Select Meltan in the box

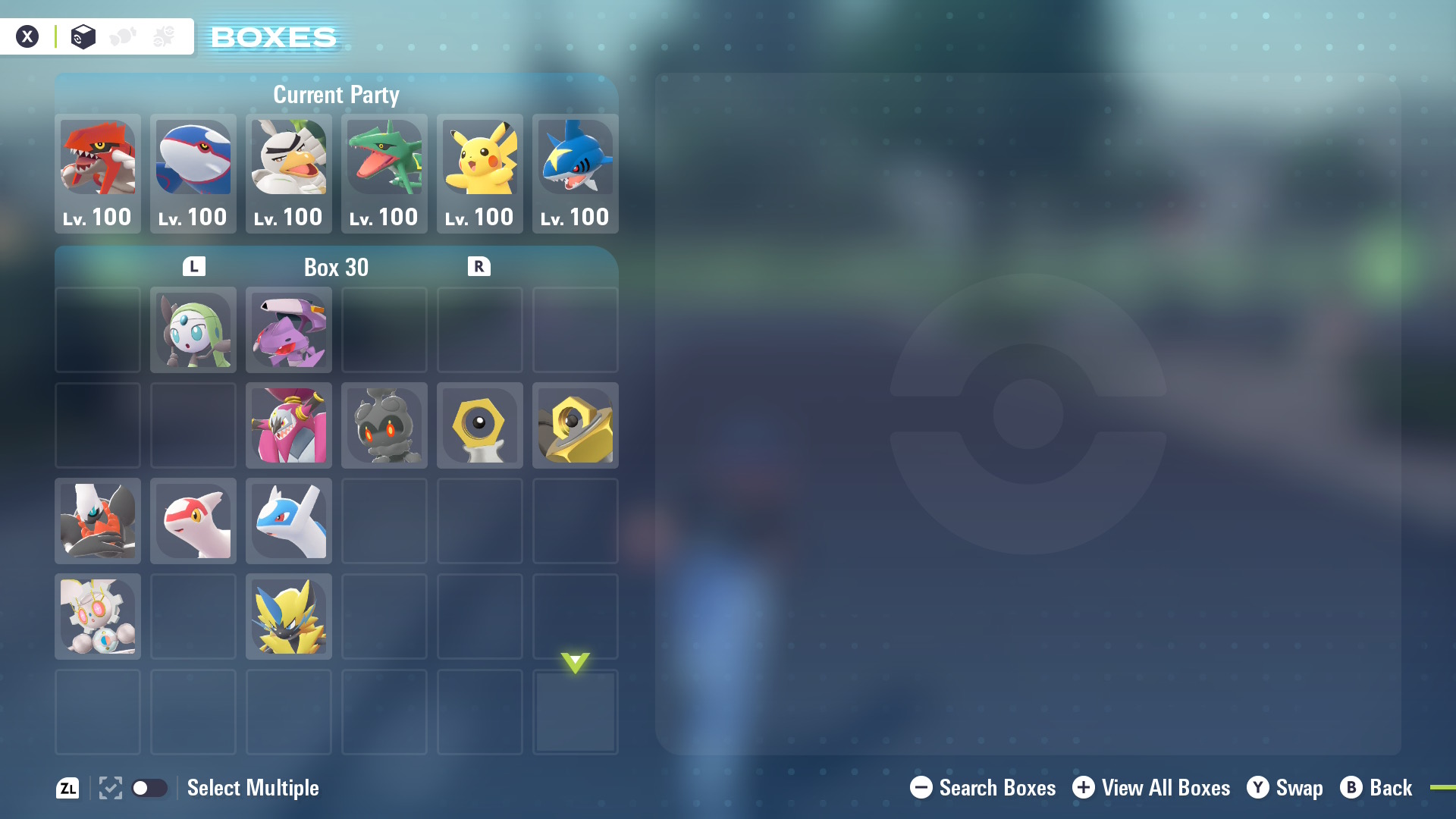pyautogui.click(x=480, y=425)
